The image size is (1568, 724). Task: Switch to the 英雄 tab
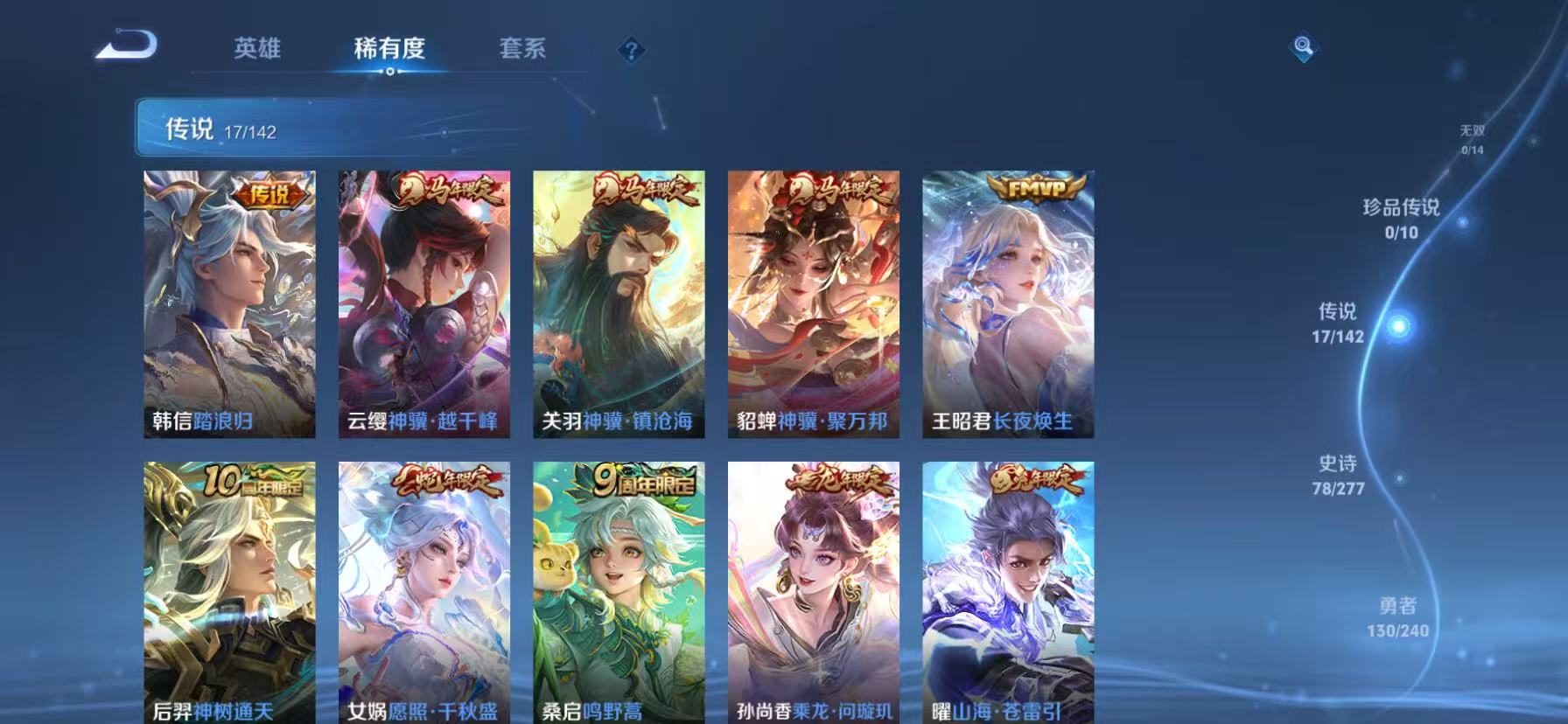[258, 50]
